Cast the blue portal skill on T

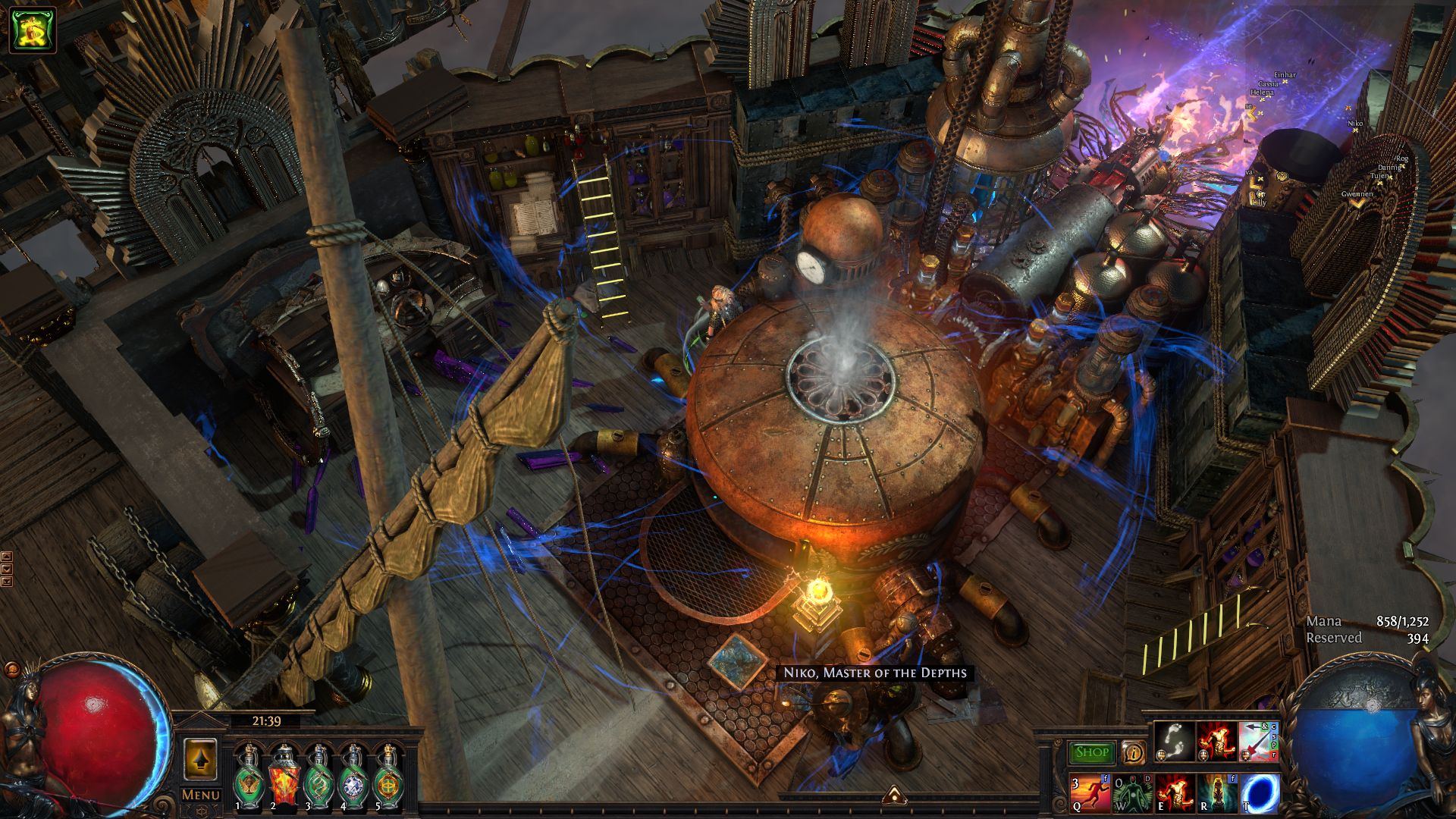[1260, 792]
